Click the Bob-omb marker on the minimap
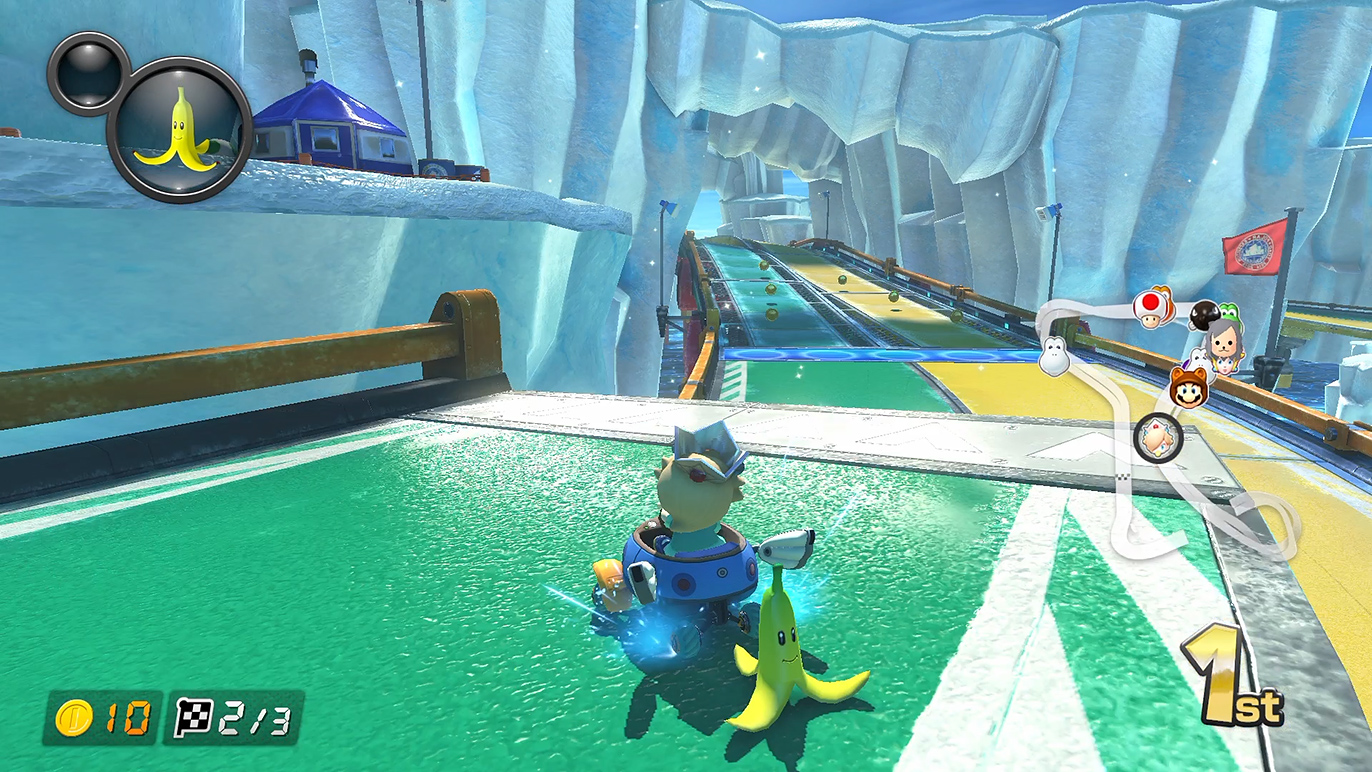The height and width of the screenshot is (772, 1372). [1203, 316]
